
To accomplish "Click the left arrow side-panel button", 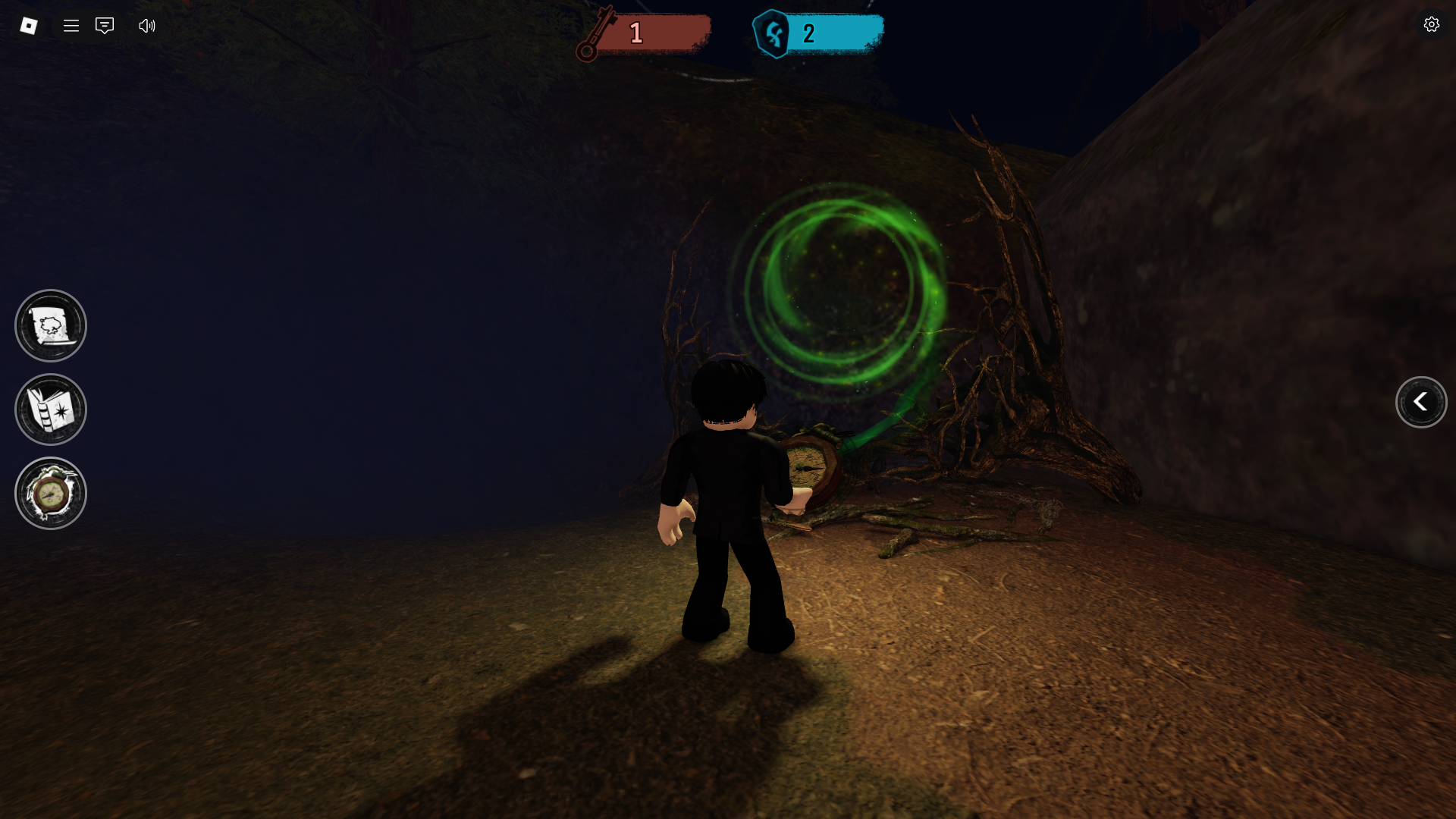I will [x=1421, y=402].
